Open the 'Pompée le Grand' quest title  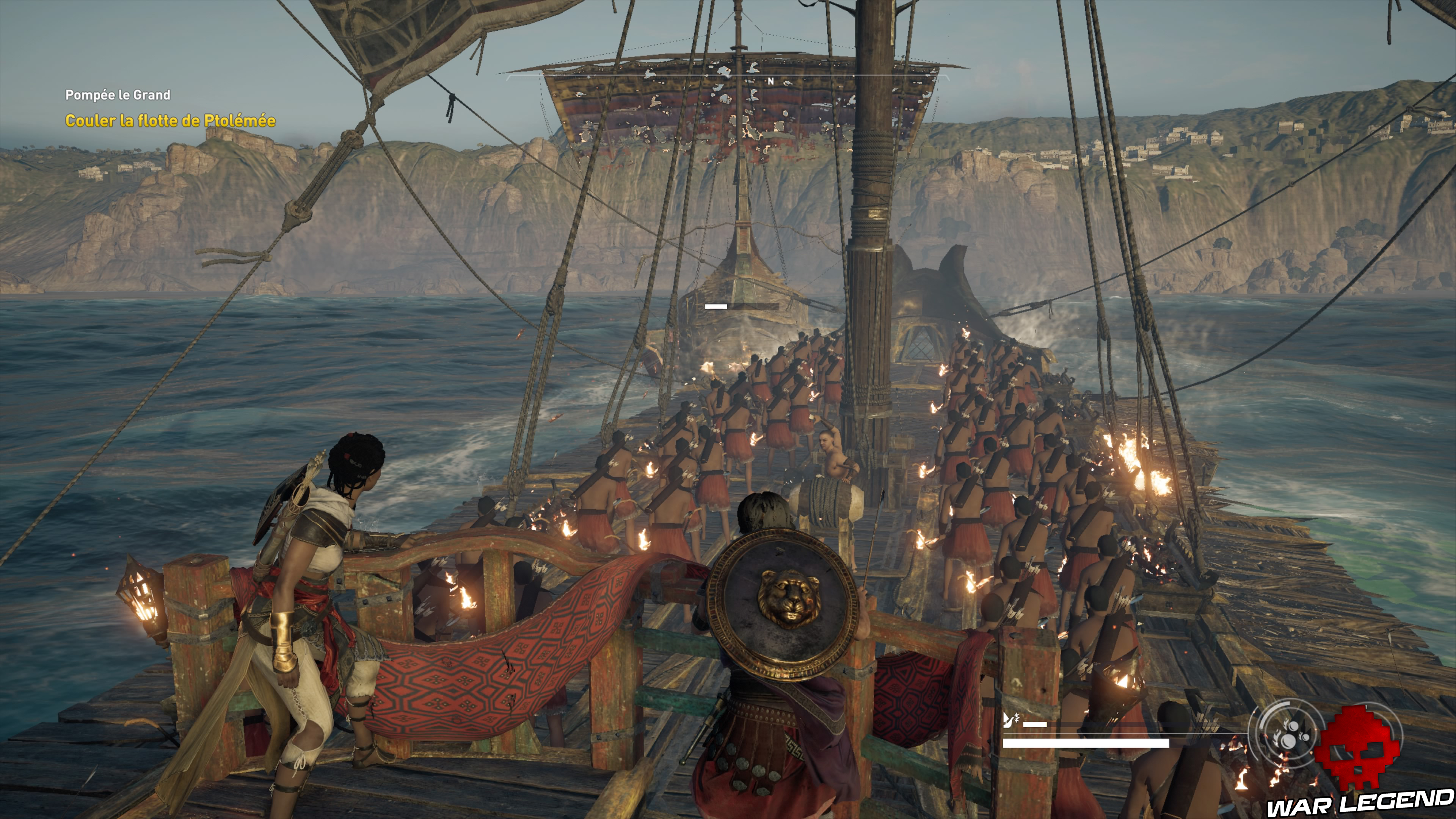coord(118,95)
